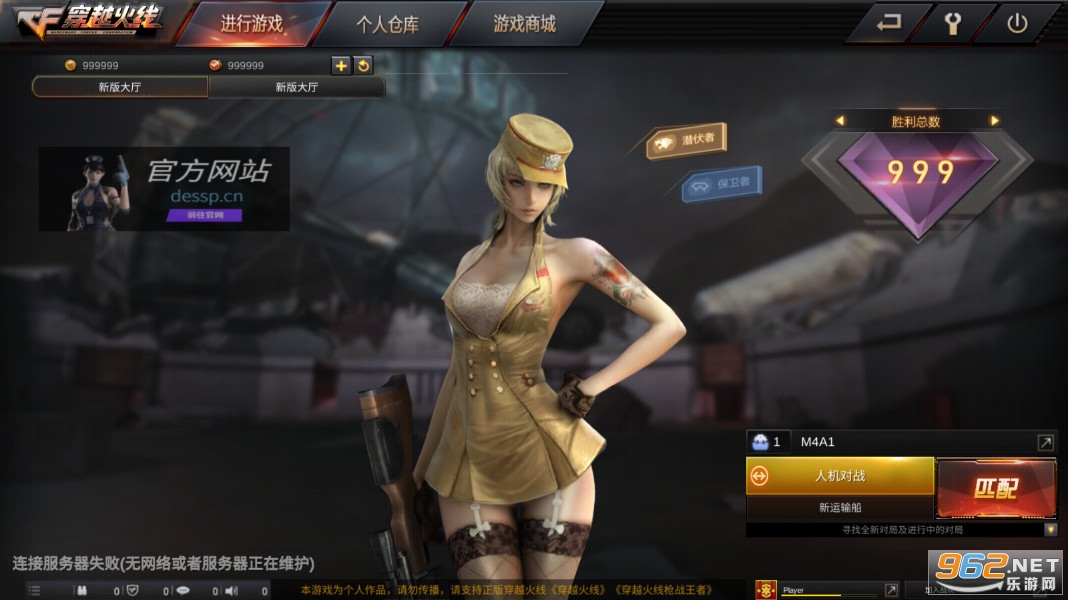The image size is (1068, 600).
Task: Select the highlighted left 新版大厅 tab
Action: tap(120, 87)
